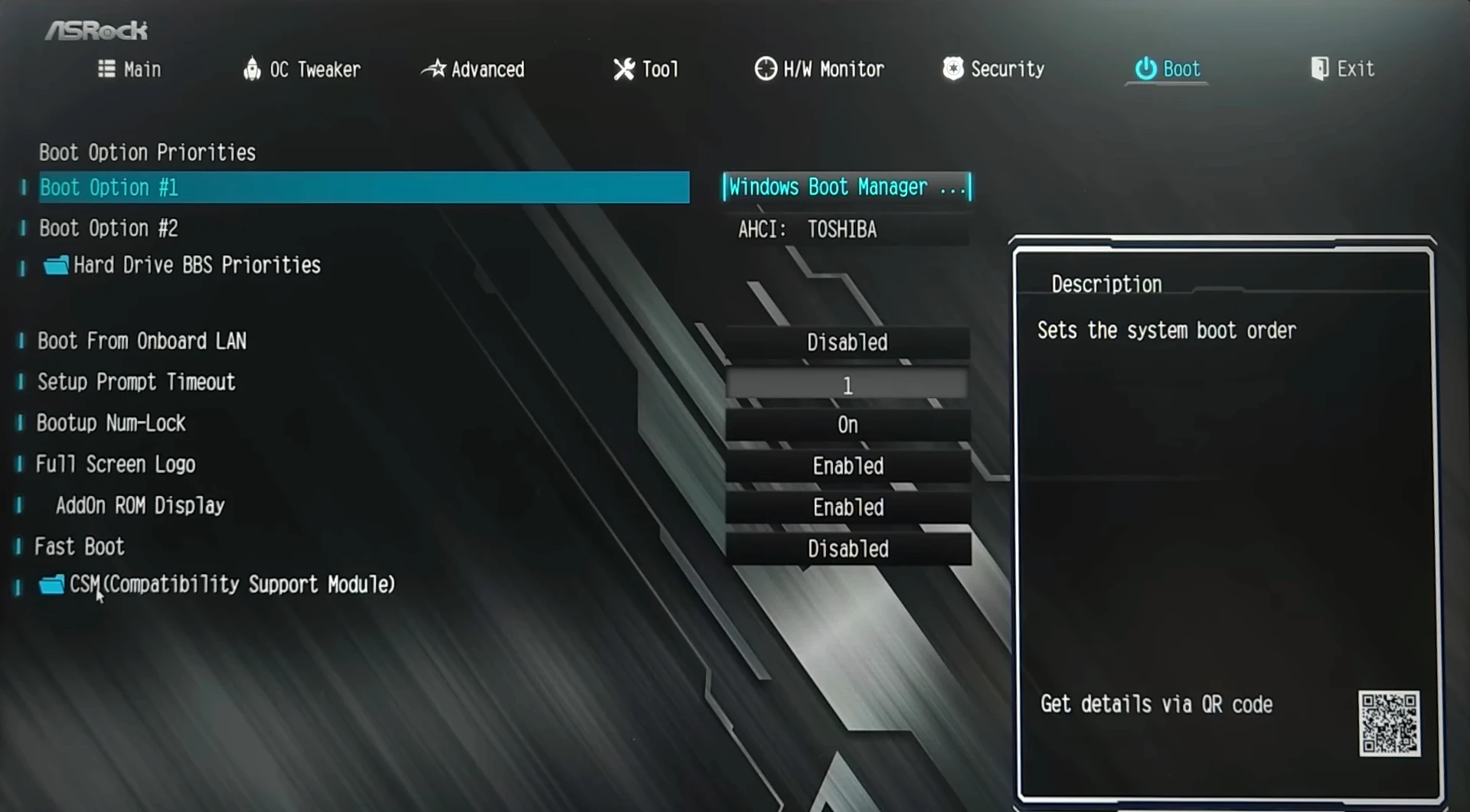Viewport: 1470px width, 812px height.
Task: Click the Boot tab
Action: pyautogui.click(x=1168, y=70)
